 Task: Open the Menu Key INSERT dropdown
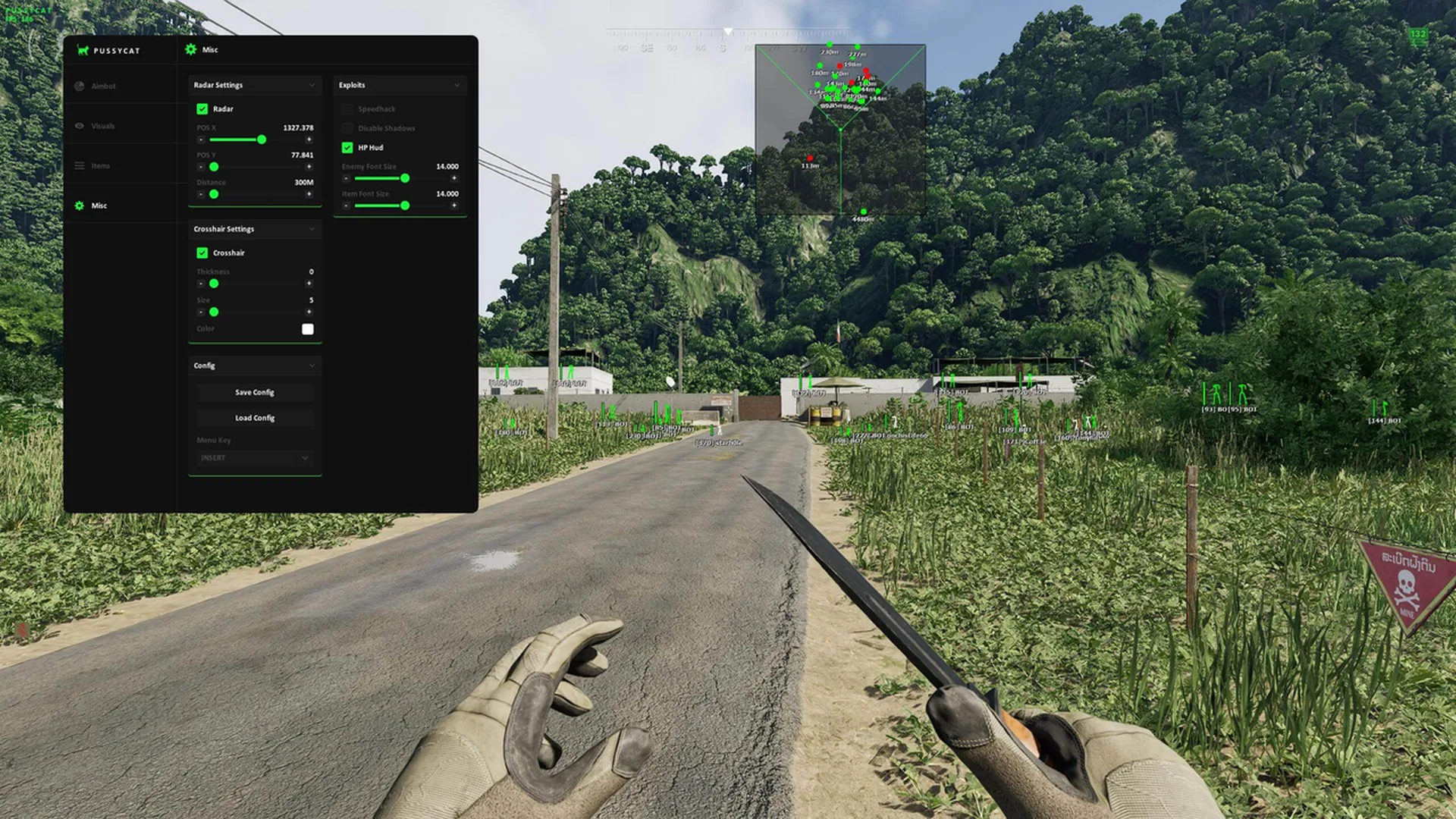(x=254, y=458)
